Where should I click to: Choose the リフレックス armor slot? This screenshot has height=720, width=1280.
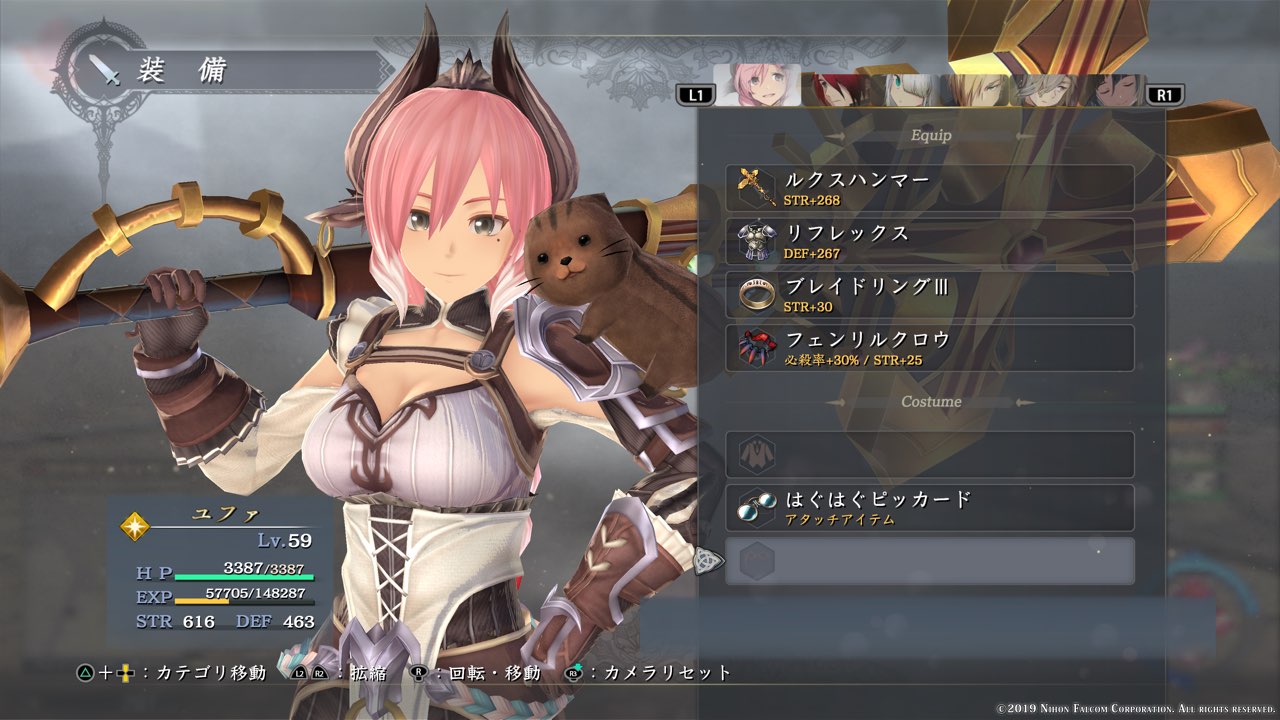[930, 241]
